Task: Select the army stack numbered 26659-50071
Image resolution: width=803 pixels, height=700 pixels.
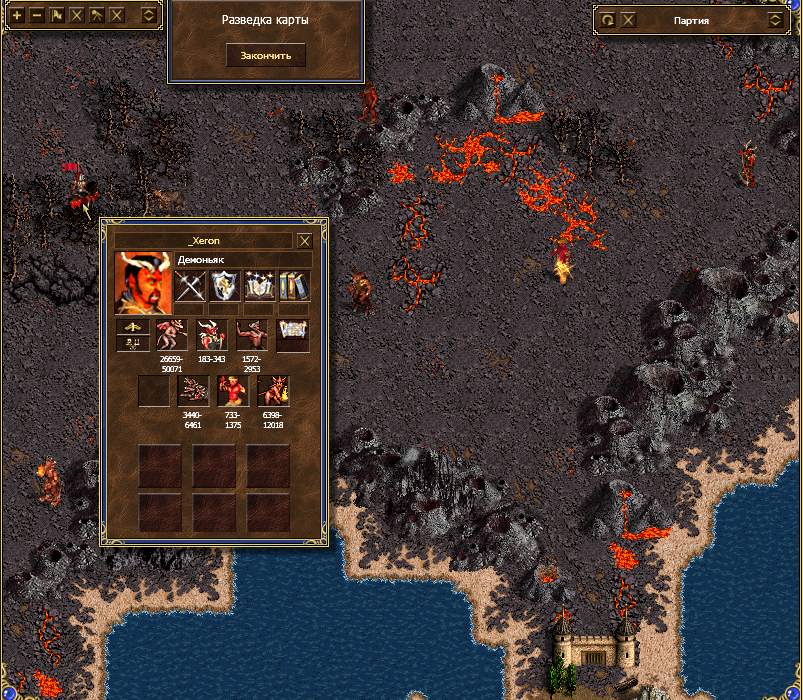Action: (172, 336)
